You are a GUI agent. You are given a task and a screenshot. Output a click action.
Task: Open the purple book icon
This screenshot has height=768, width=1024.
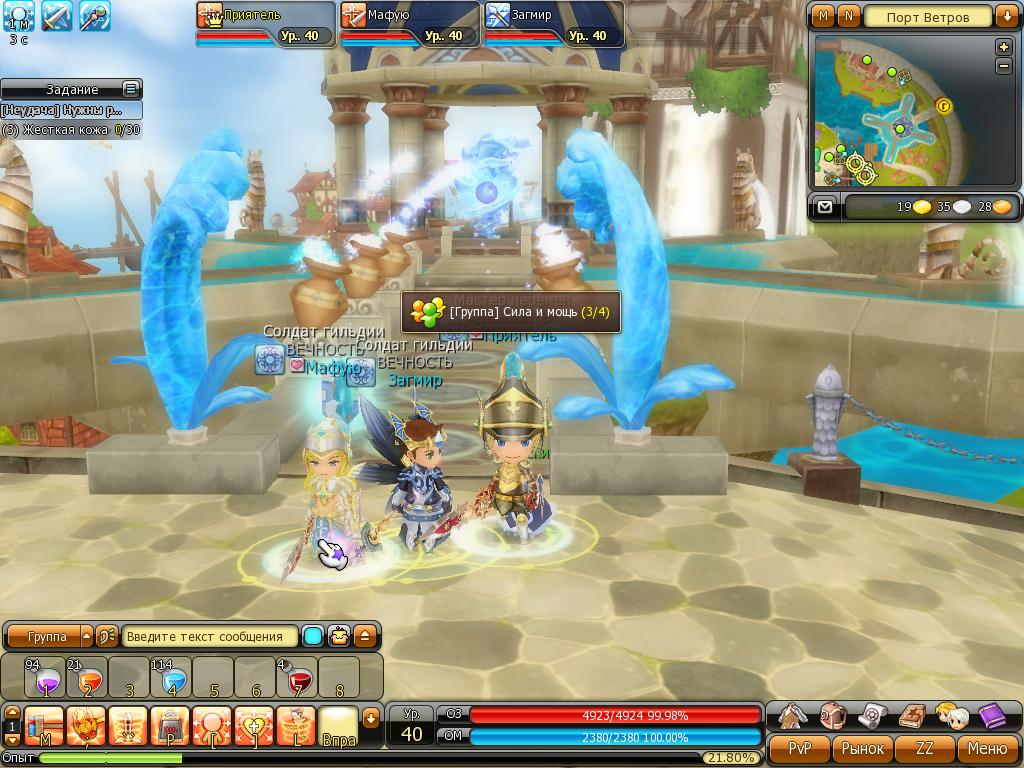click(x=992, y=716)
